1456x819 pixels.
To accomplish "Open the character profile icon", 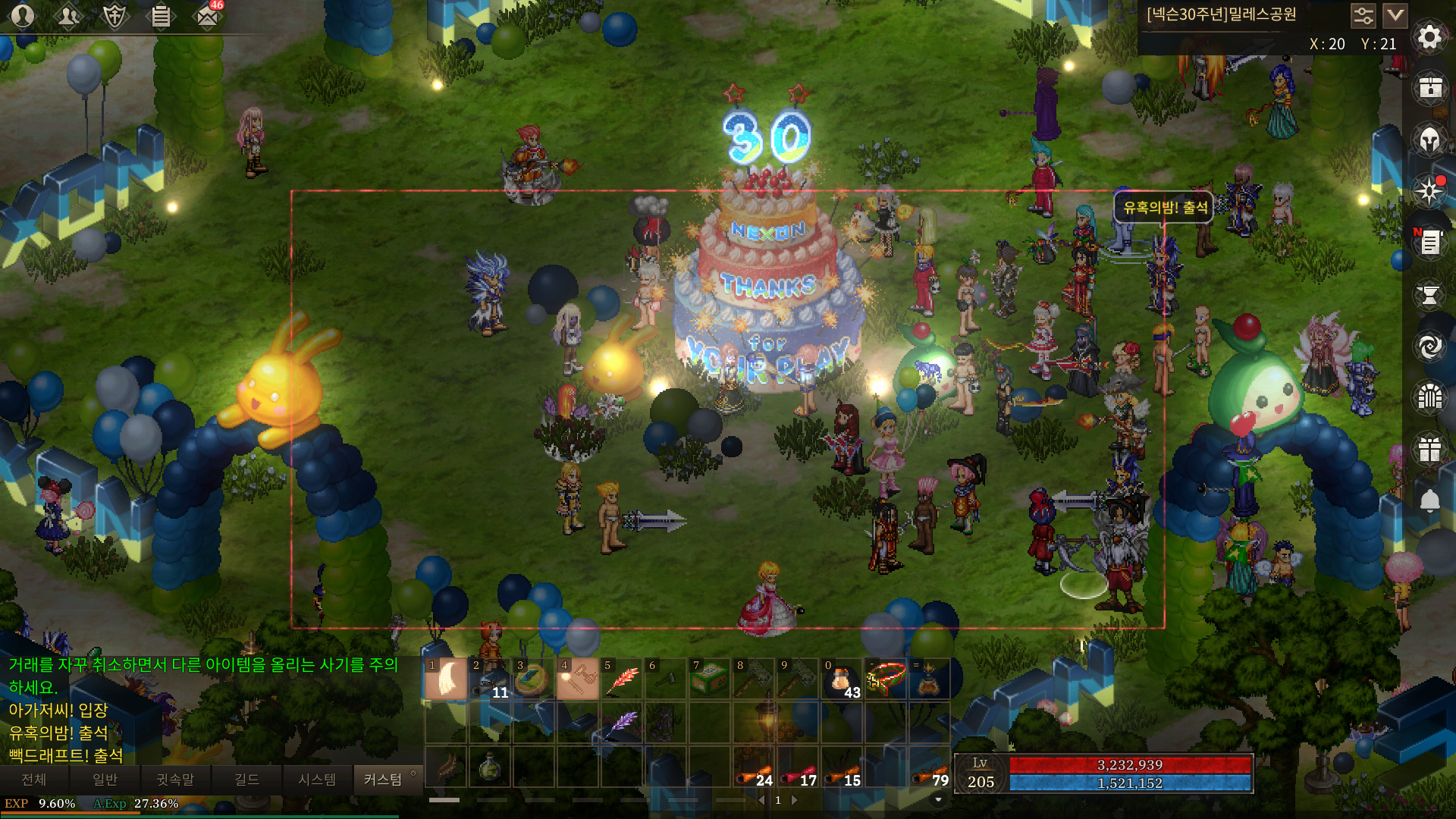I will (23, 15).
